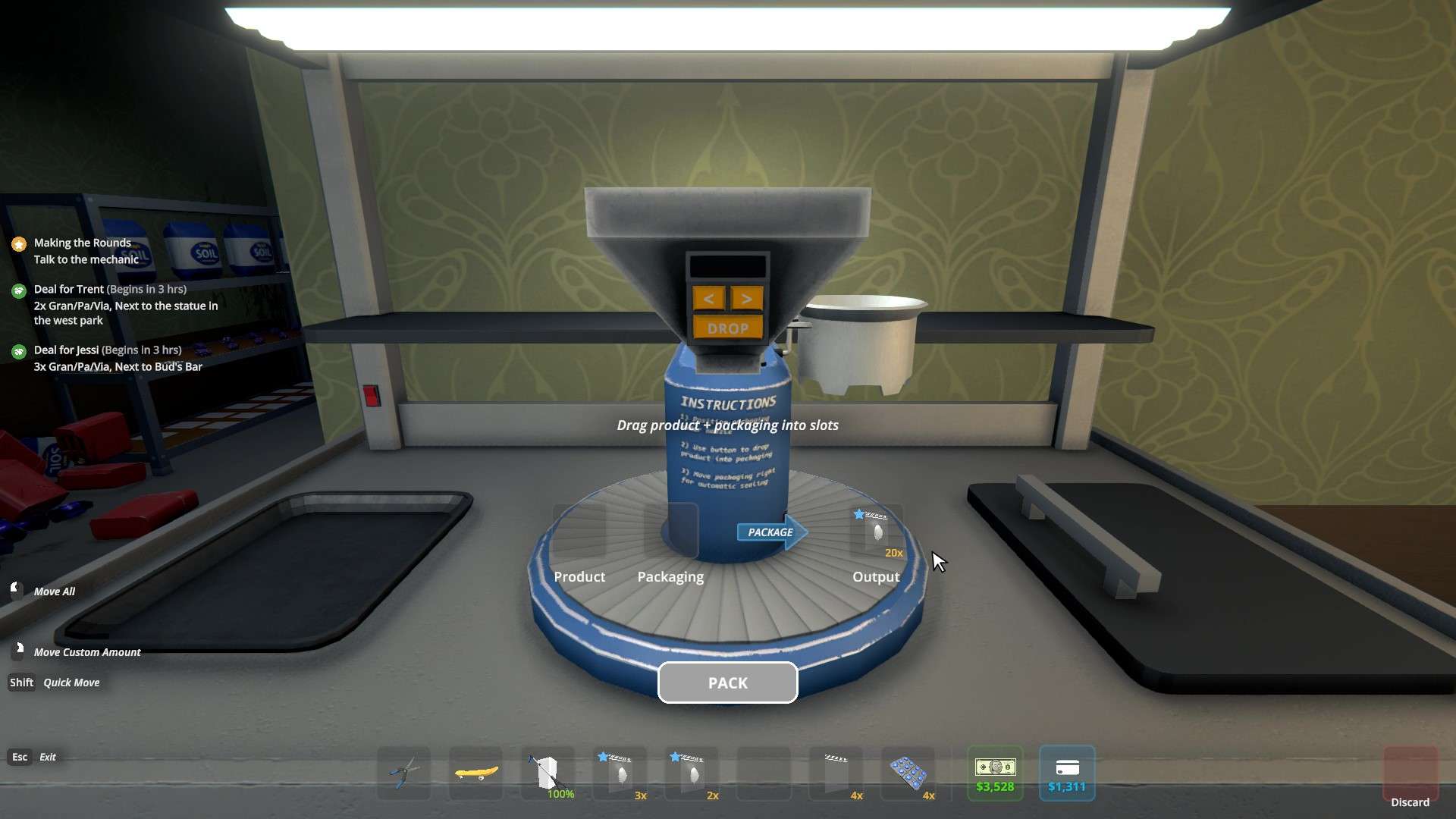Select the packaged product stack of 2x
This screenshot has height=819, width=1456.
(x=692, y=773)
